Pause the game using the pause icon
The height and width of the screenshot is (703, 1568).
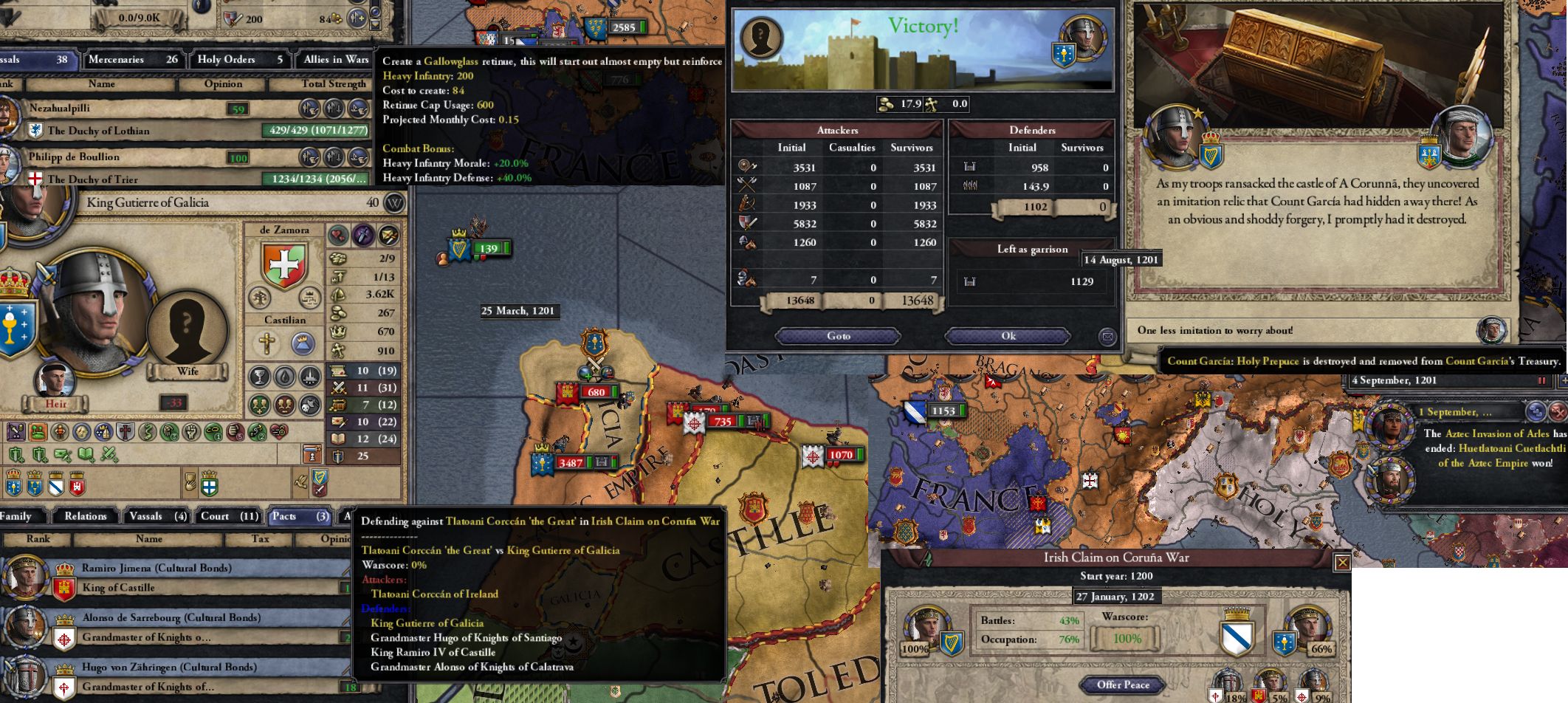[x=1541, y=381]
